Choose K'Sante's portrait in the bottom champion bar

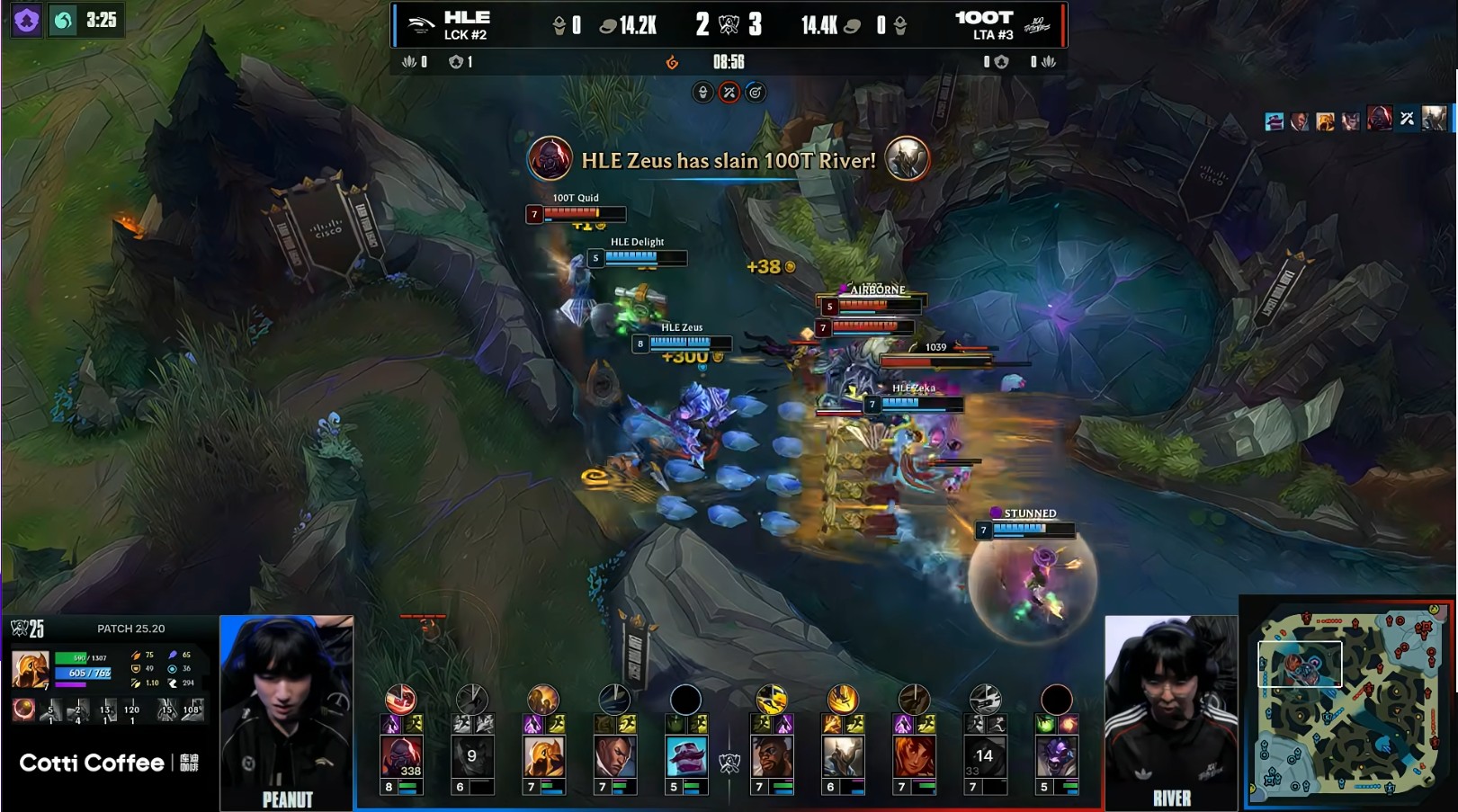771,756
